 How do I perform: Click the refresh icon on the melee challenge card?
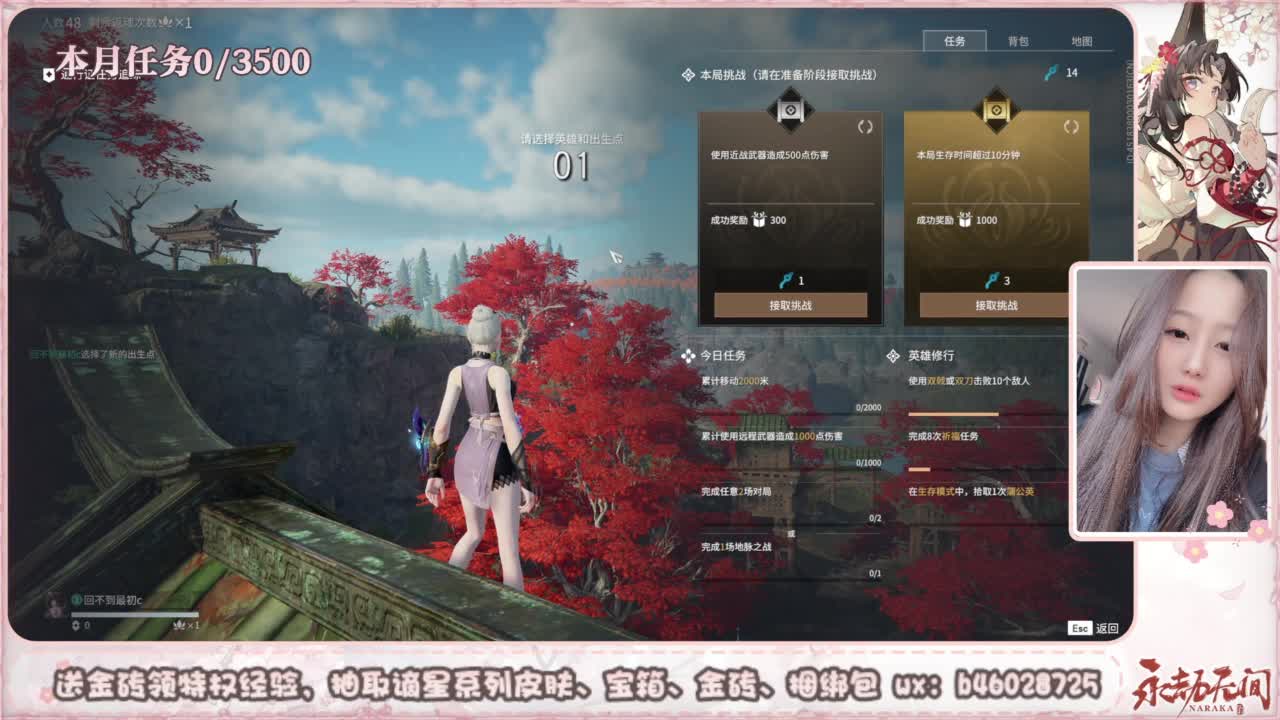pyautogui.click(x=866, y=128)
